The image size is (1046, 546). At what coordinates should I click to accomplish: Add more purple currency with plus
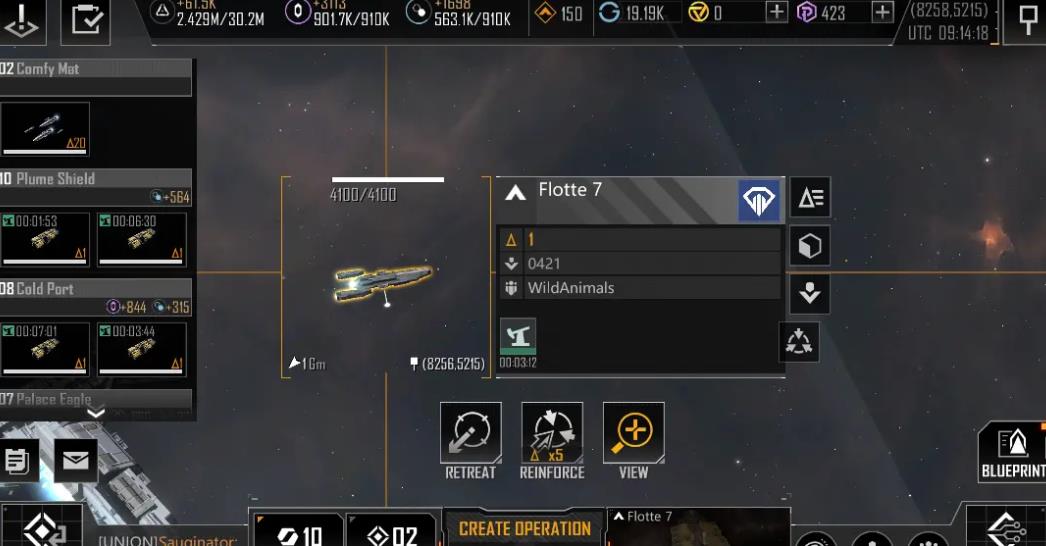pos(882,12)
